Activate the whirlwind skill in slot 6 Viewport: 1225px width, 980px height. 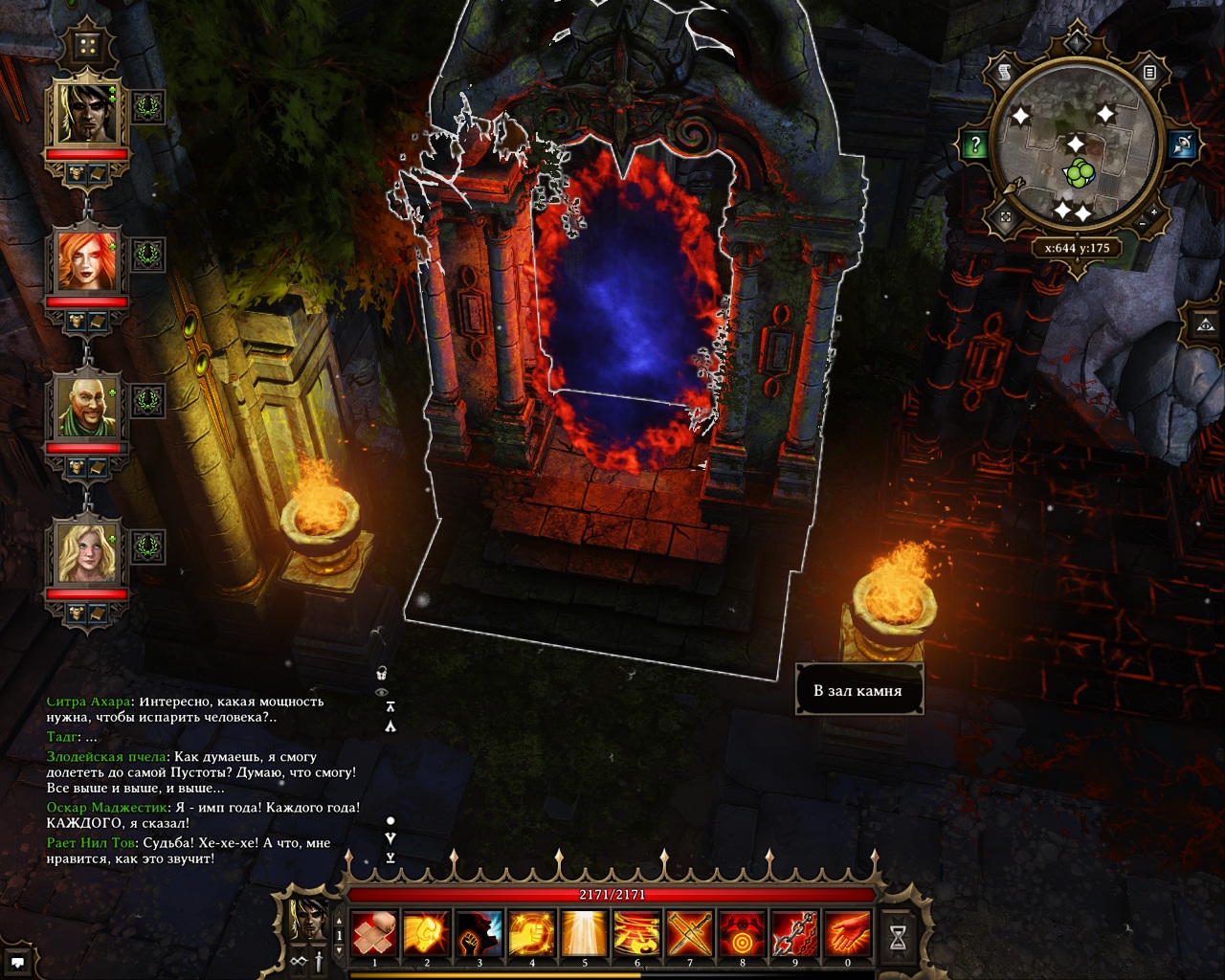tap(636, 933)
